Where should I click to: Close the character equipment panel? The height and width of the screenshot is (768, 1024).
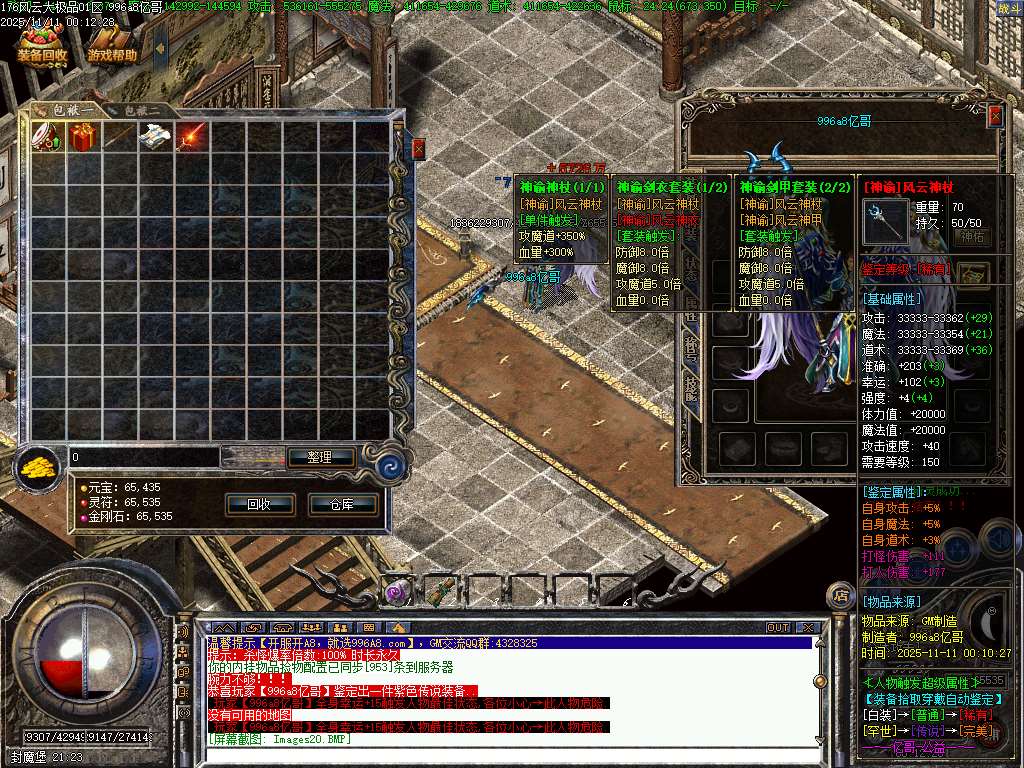tap(994, 116)
